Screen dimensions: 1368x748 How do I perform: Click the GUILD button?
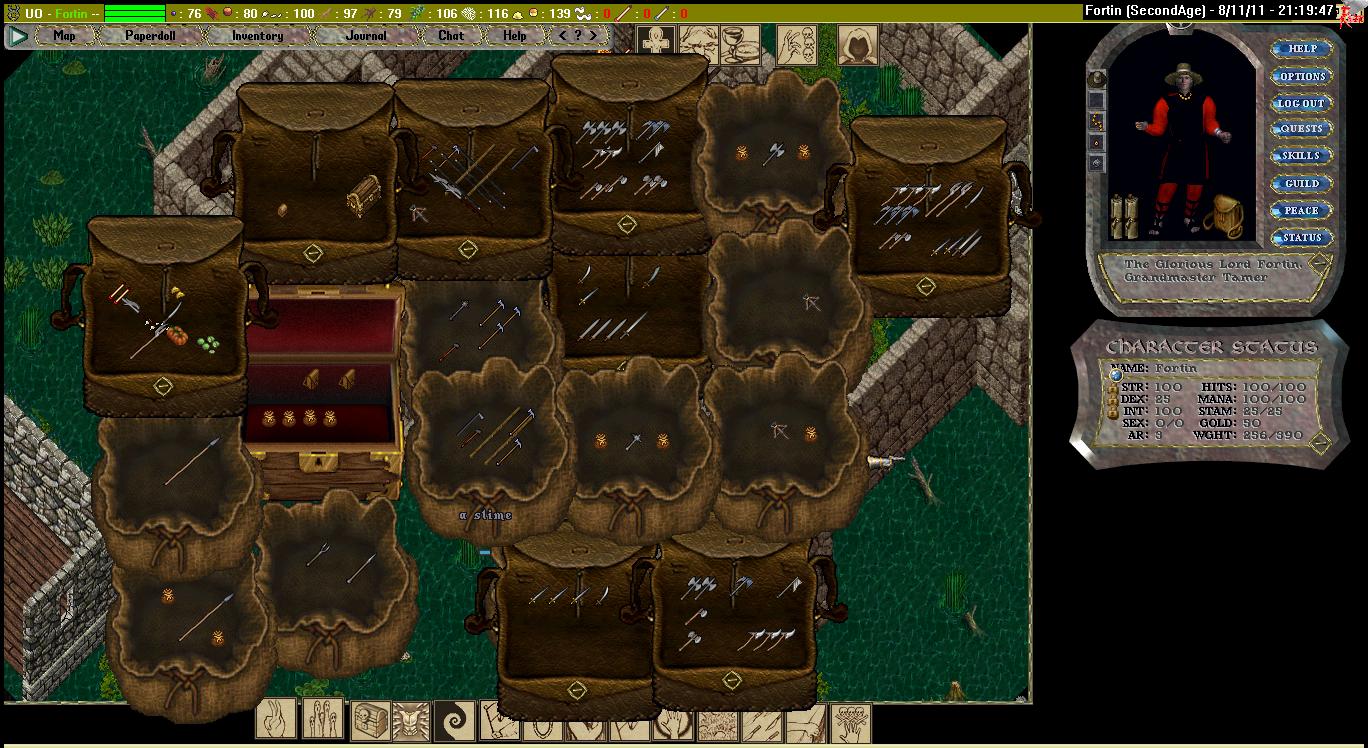click(x=1301, y=184)
